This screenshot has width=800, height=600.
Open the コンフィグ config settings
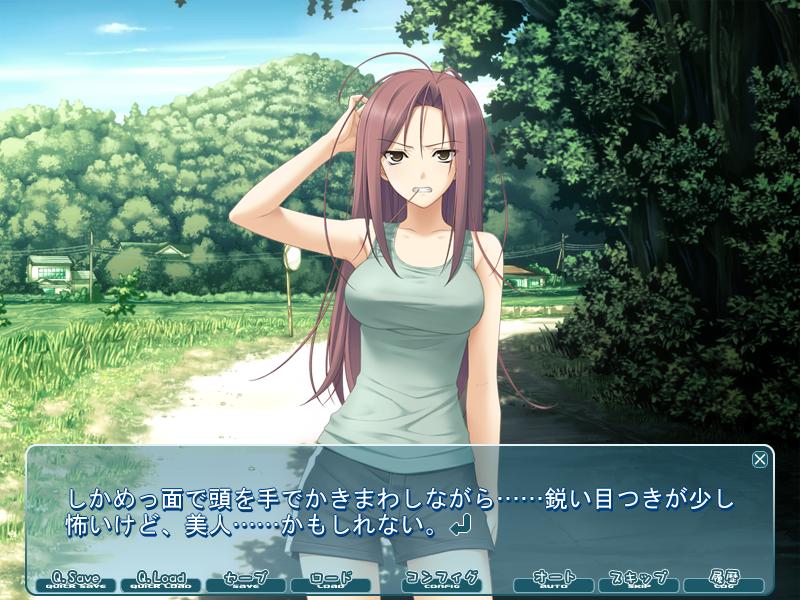coord(441,581)
